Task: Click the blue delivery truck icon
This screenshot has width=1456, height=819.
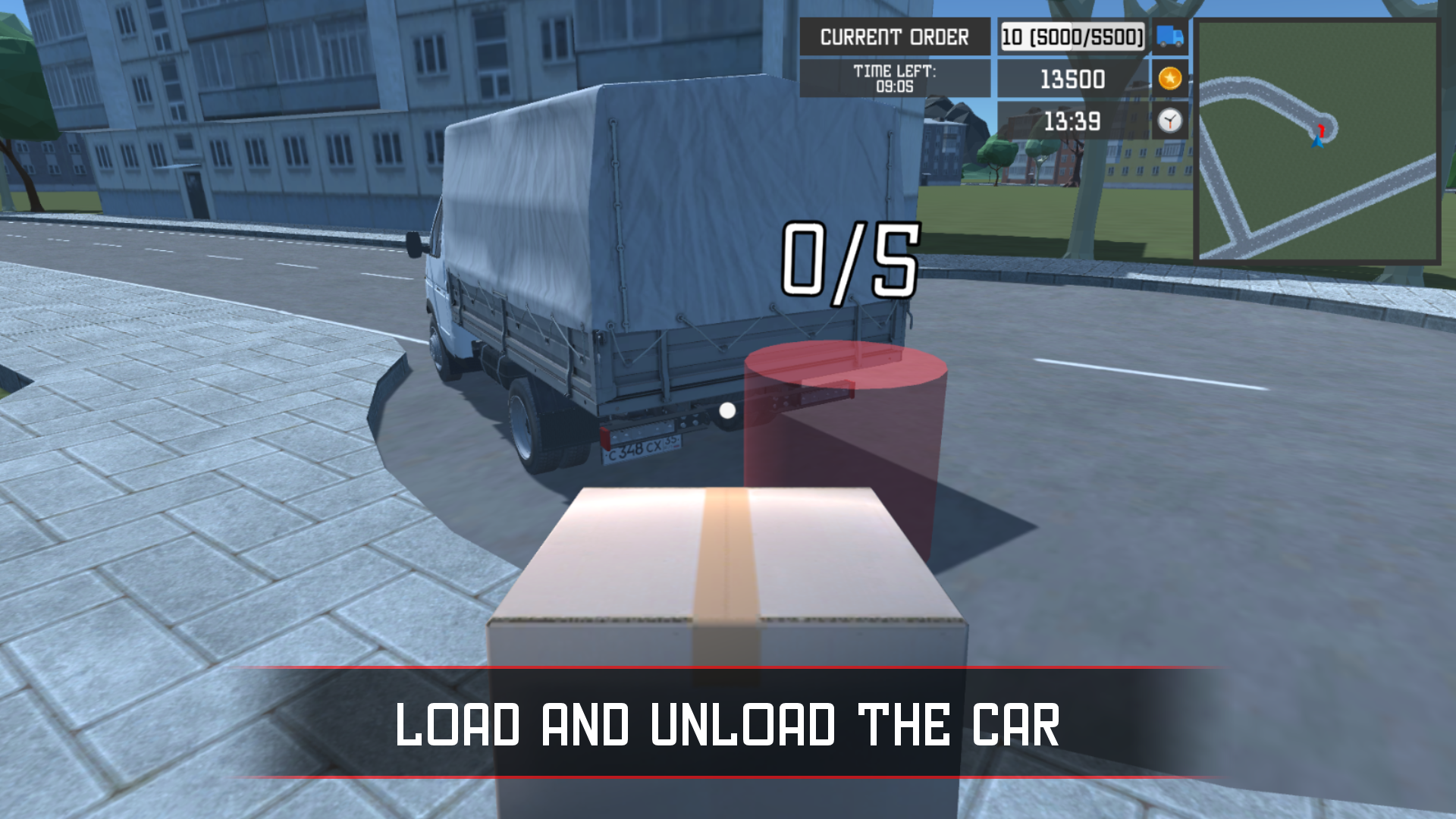Action: pos(1168,36)
